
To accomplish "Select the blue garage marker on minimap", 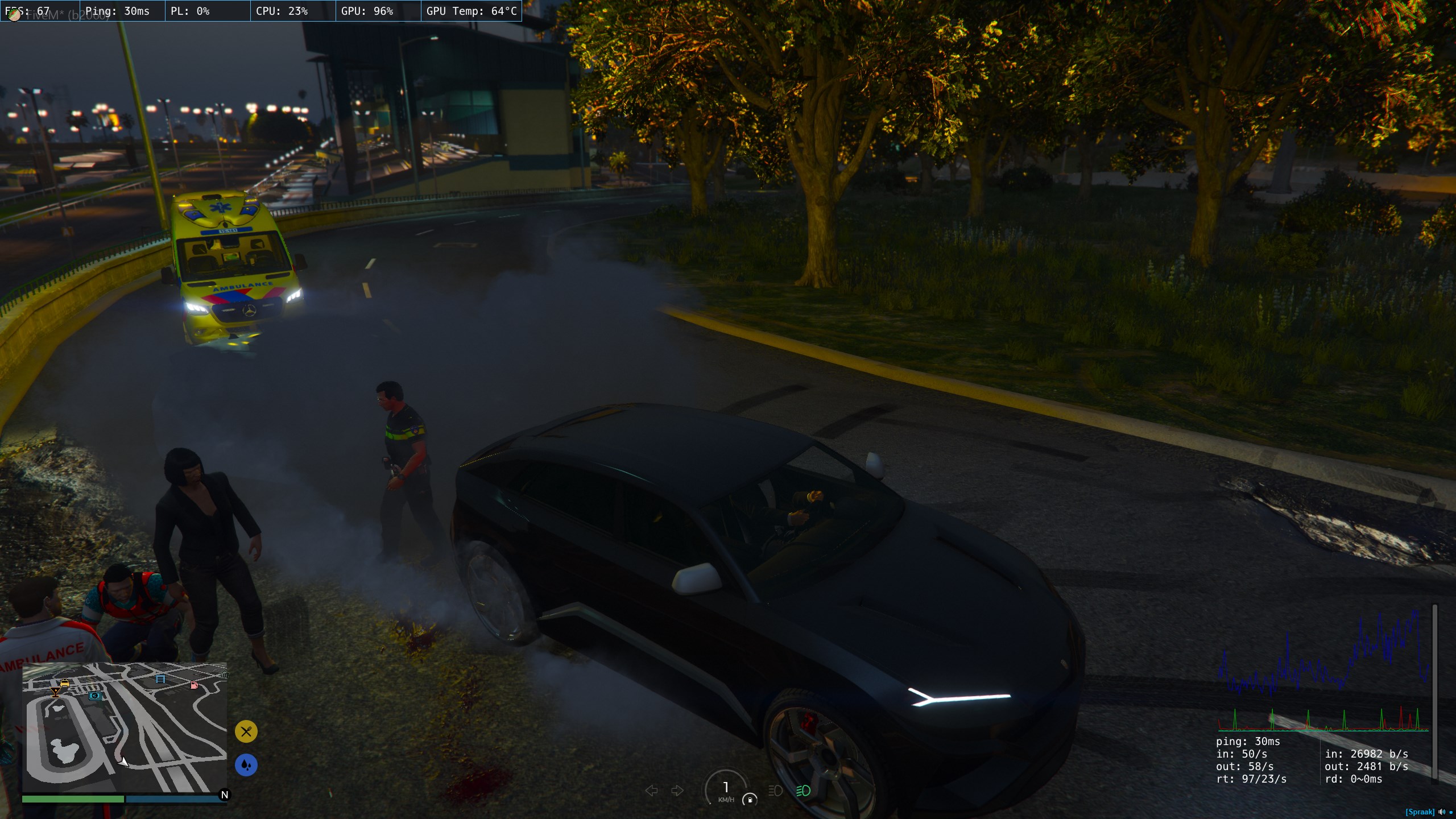I will pyautogui.click(x=160, y=679).
